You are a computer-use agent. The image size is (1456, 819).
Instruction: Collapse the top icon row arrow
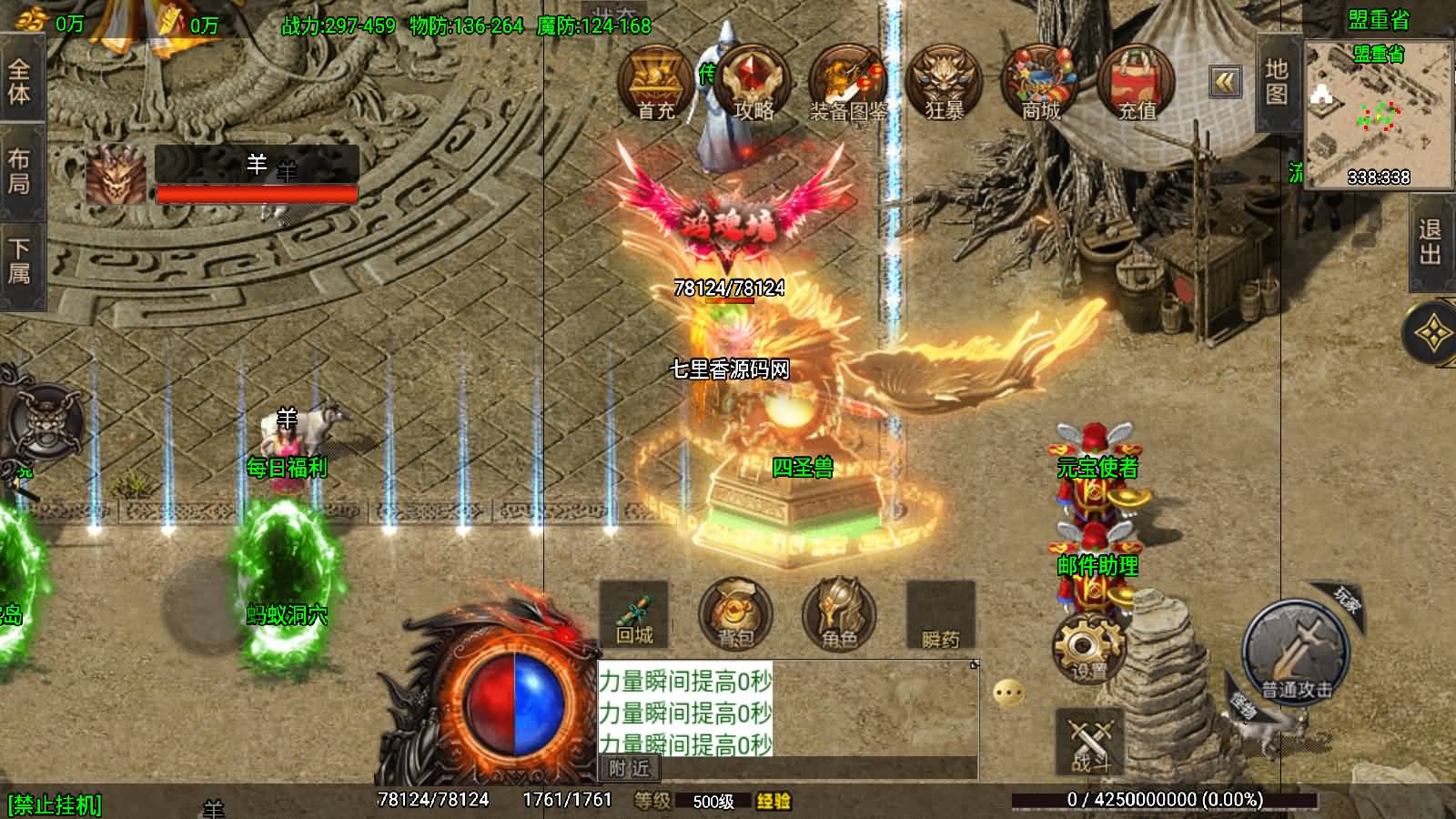(x=1226, y=82)
